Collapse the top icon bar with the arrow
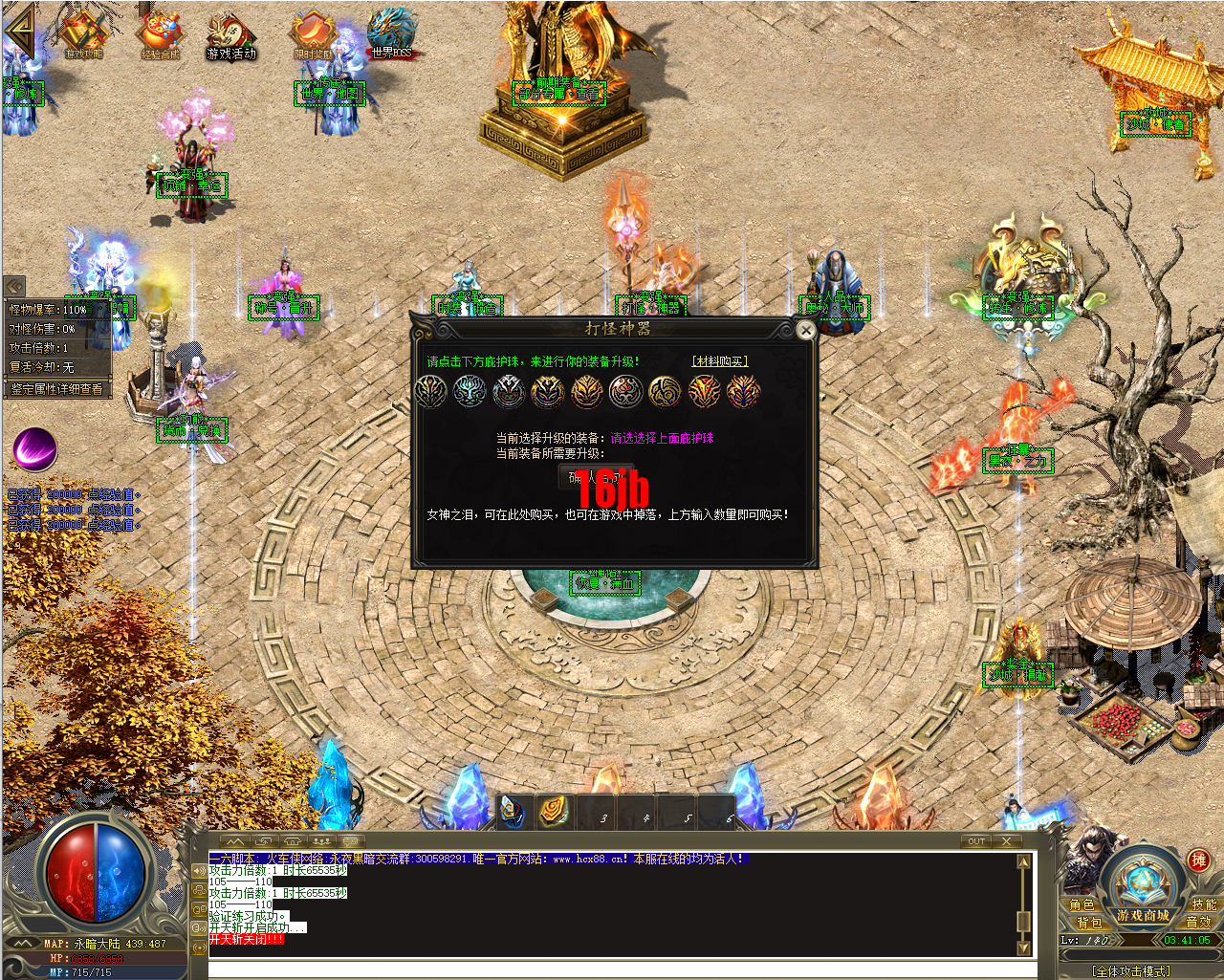1224x980 pixels. point(19,34)
